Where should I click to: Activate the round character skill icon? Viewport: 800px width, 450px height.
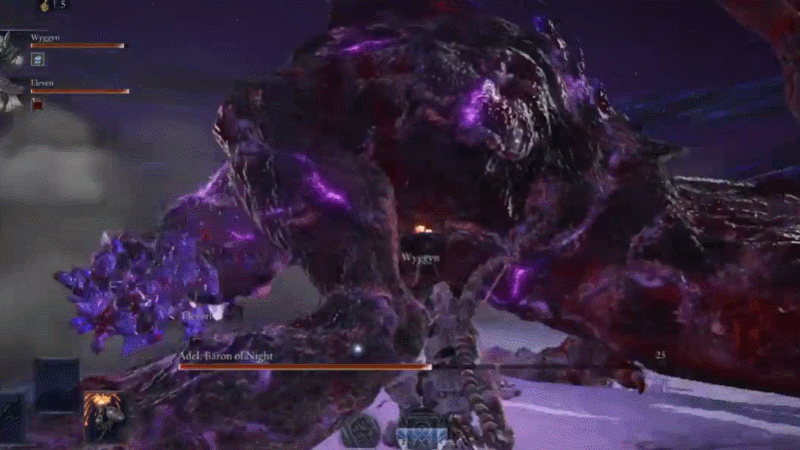[x=361, y=429]
